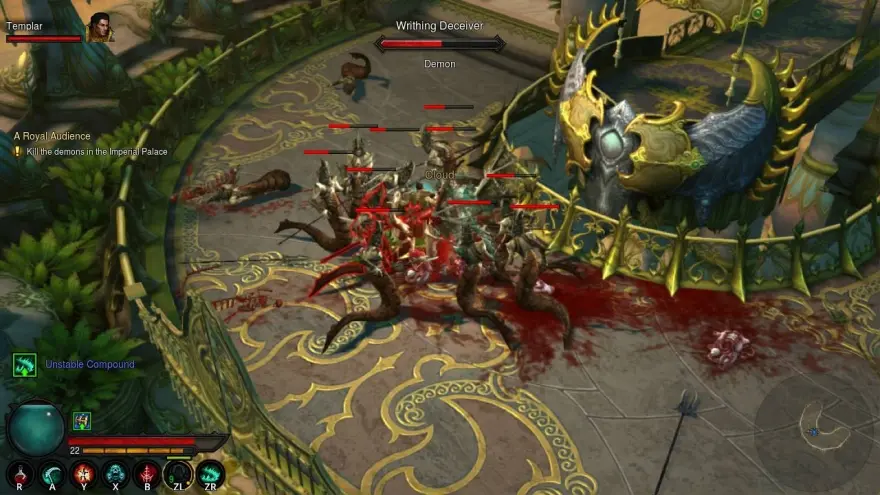Activate the teal scythe skill

pos(51,472)
